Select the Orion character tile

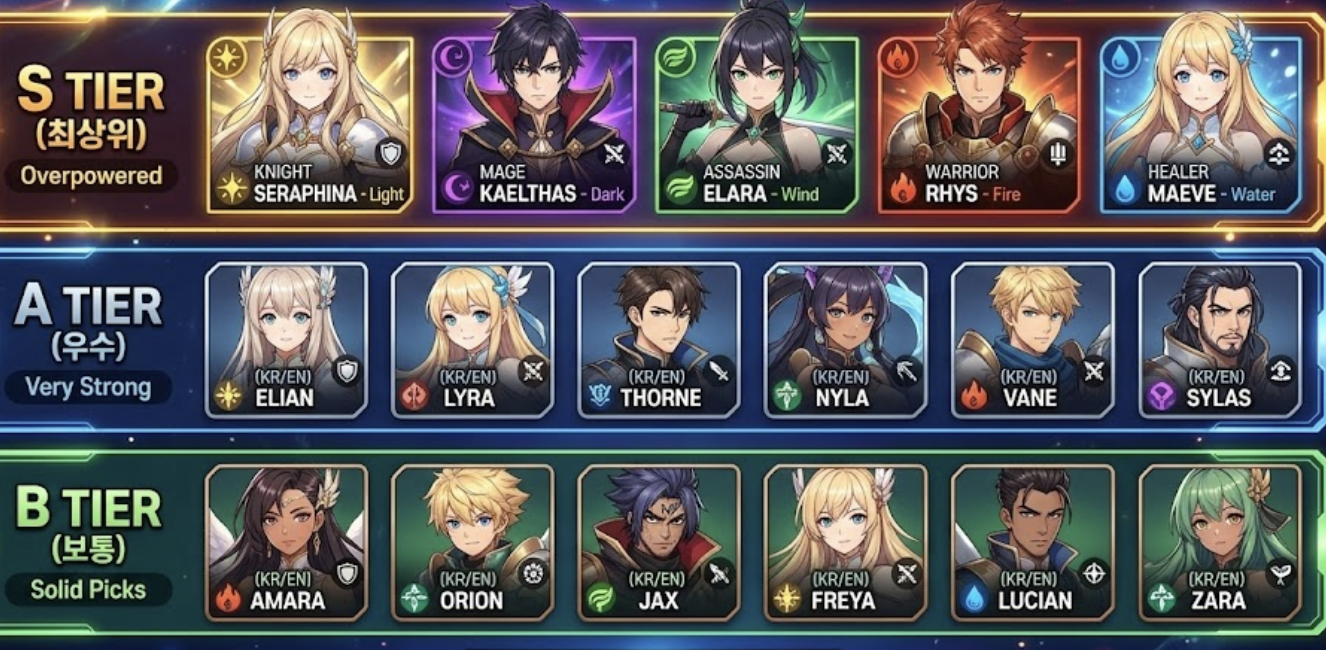472,543
